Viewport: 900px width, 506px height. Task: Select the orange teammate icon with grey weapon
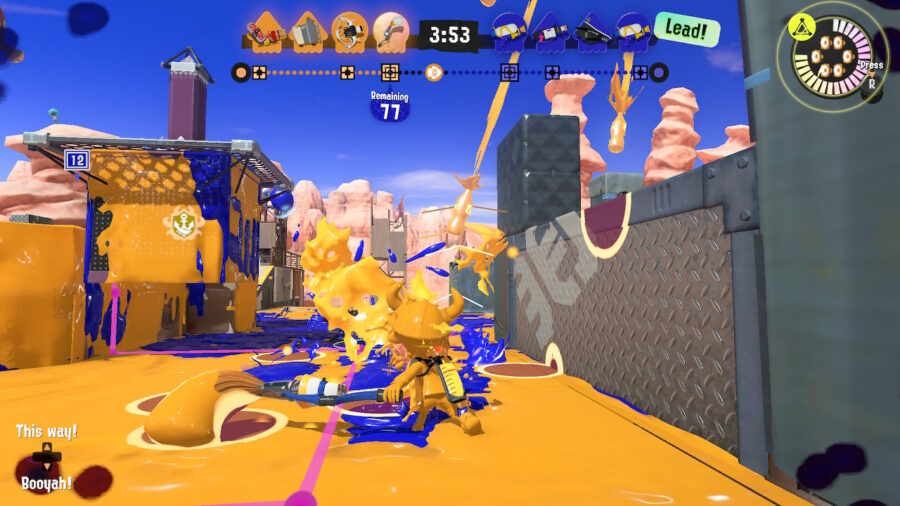pos(307,33)
